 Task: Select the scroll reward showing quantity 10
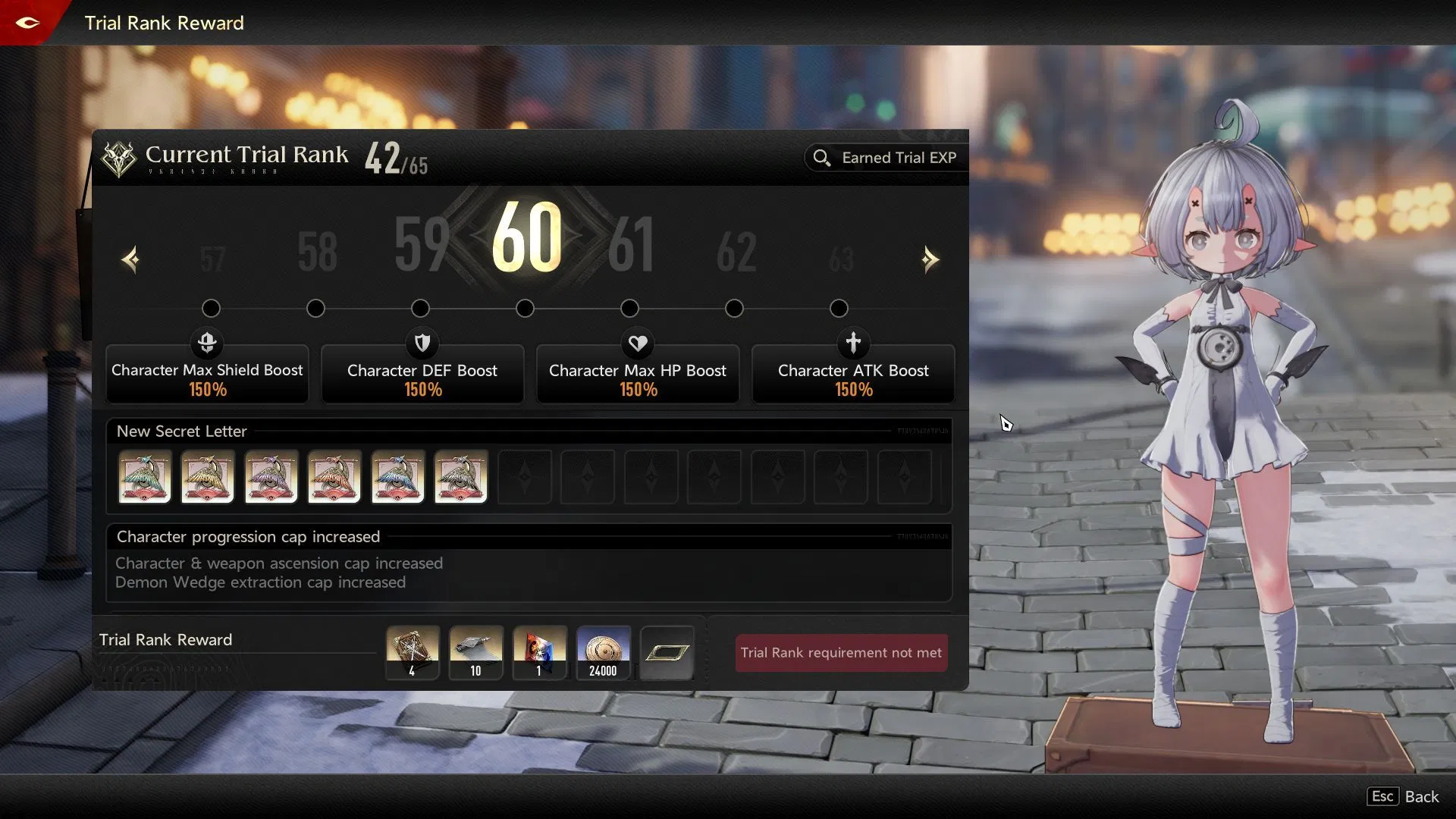point(475,652)
